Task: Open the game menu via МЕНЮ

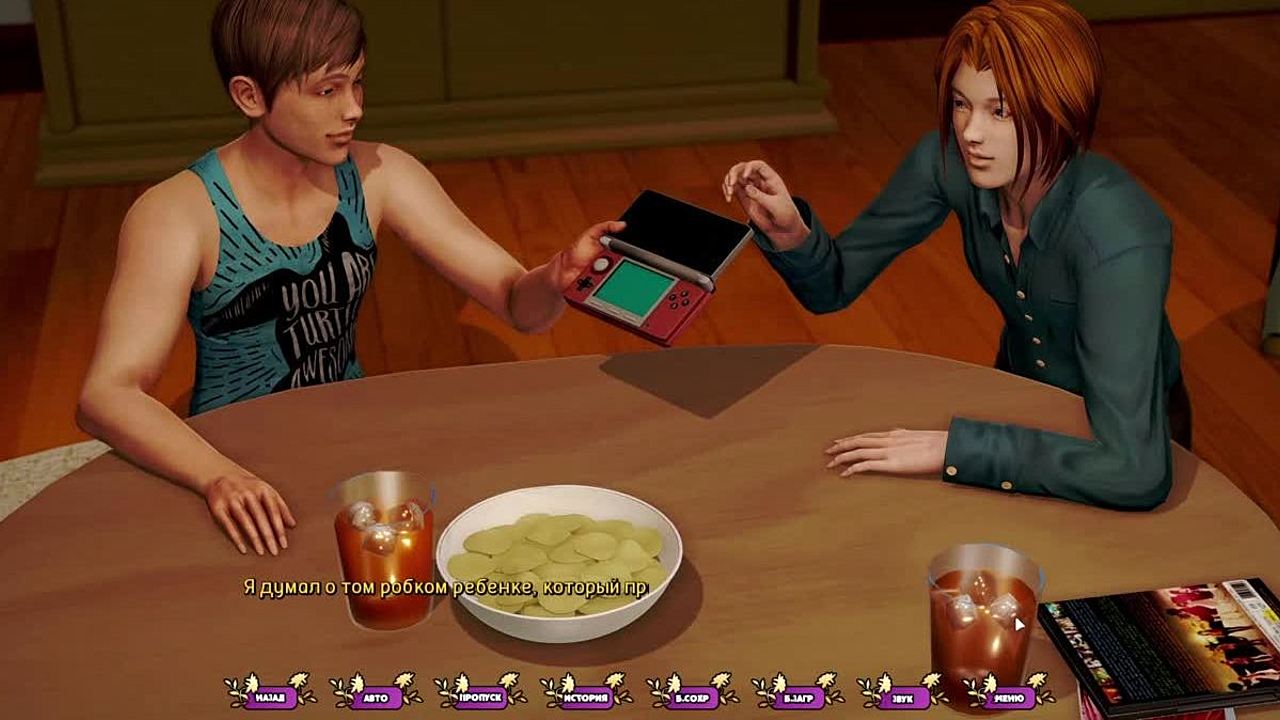Action: (1009, 694)
